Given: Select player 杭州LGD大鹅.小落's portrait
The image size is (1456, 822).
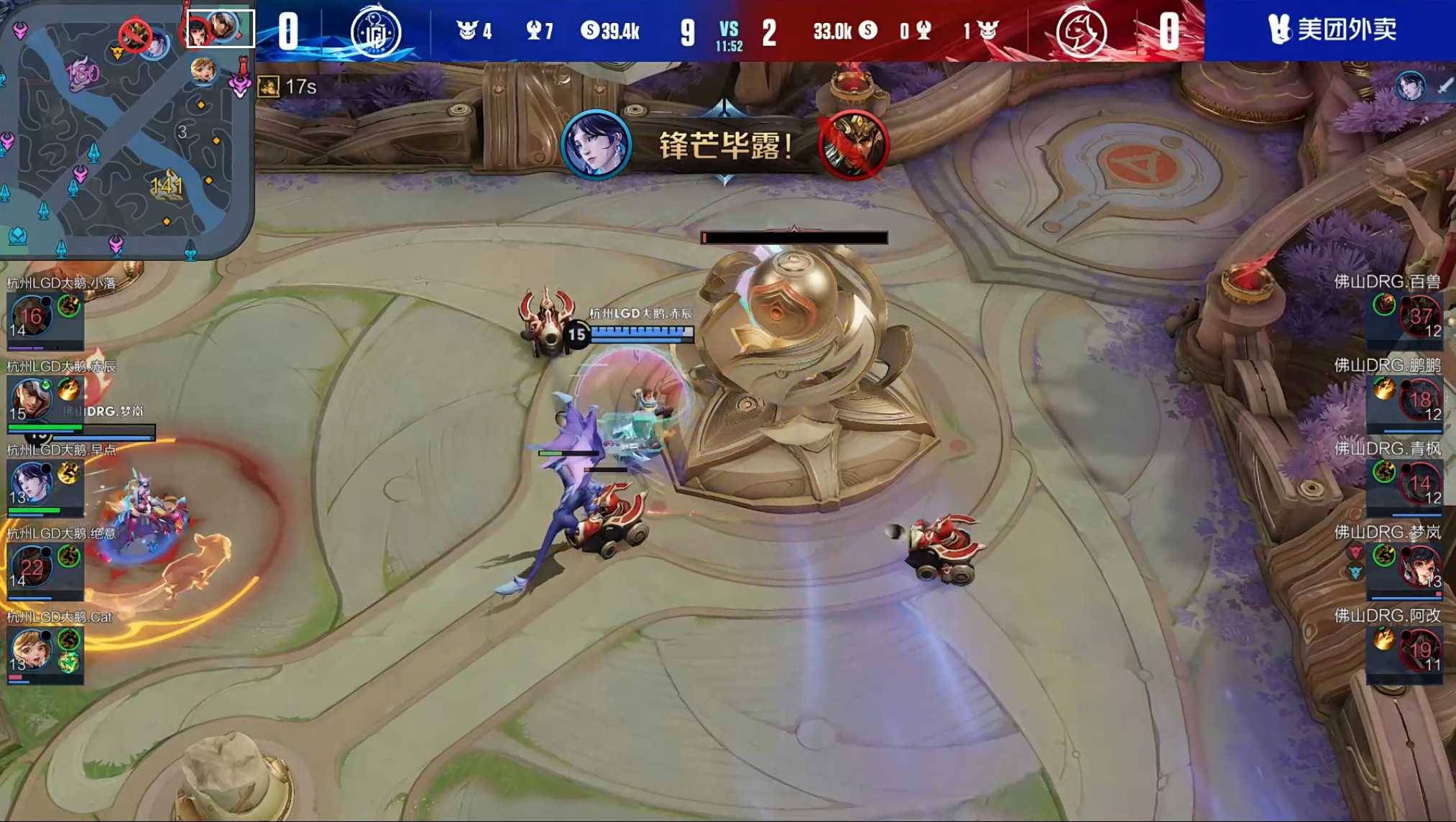Looking at the screenshot, I should click(x=32, y=316).
